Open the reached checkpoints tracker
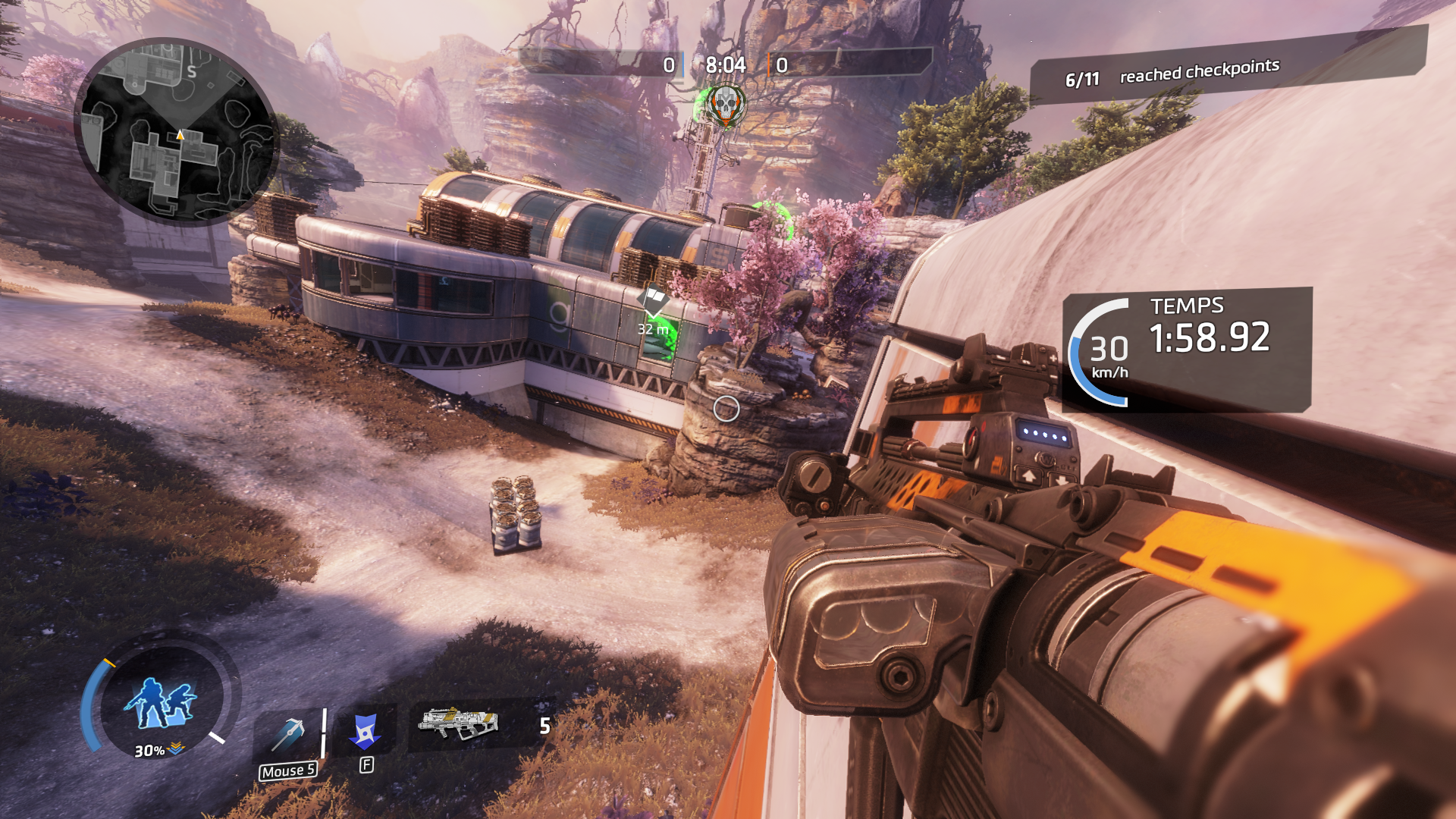 pos(1198,72)
